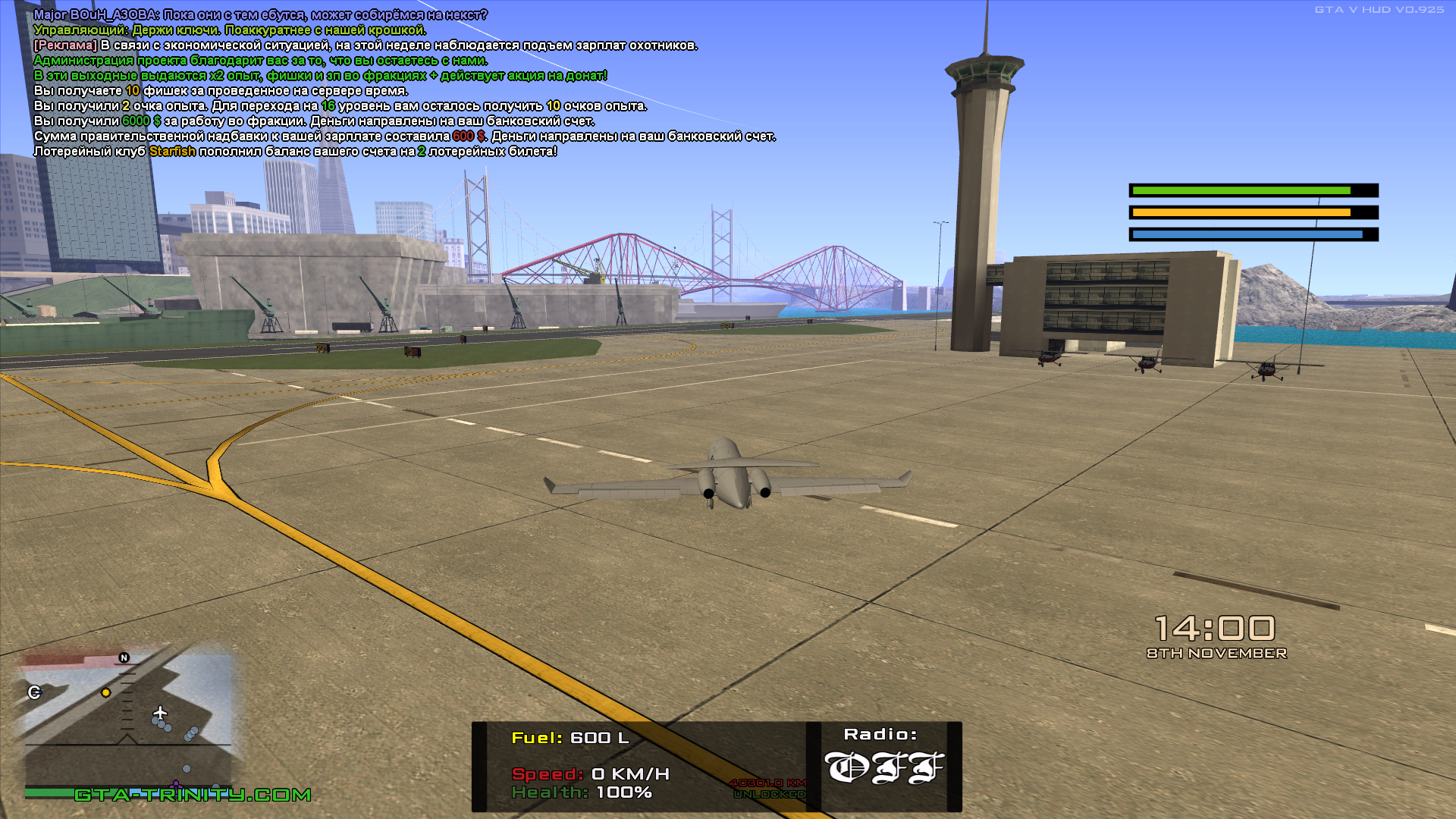The image size is (1456, 819).
Task: Click the north N compass marker
Action: tap(124, 657)
